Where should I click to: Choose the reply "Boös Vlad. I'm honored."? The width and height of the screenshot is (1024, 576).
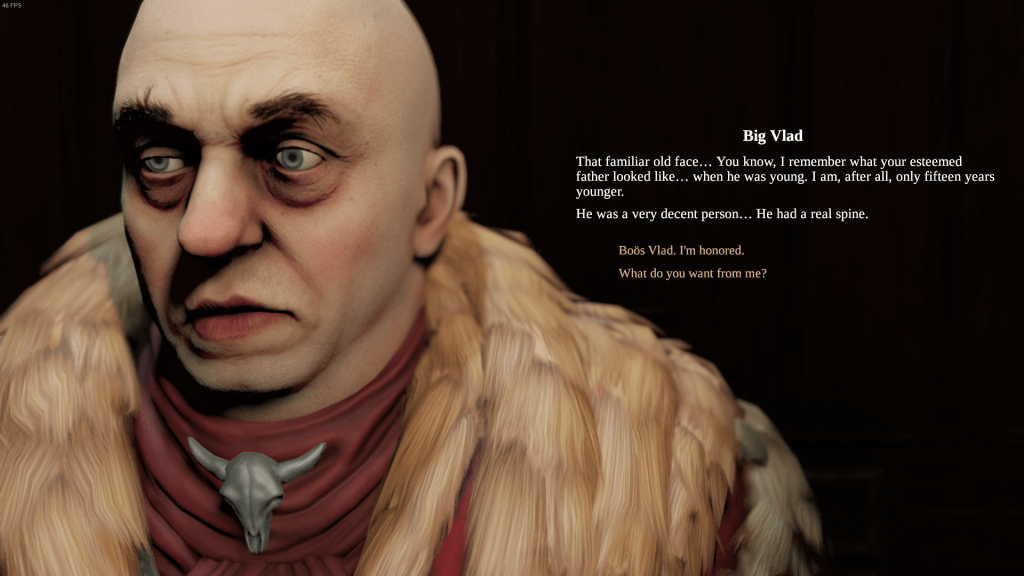click(x=681, y=250)
